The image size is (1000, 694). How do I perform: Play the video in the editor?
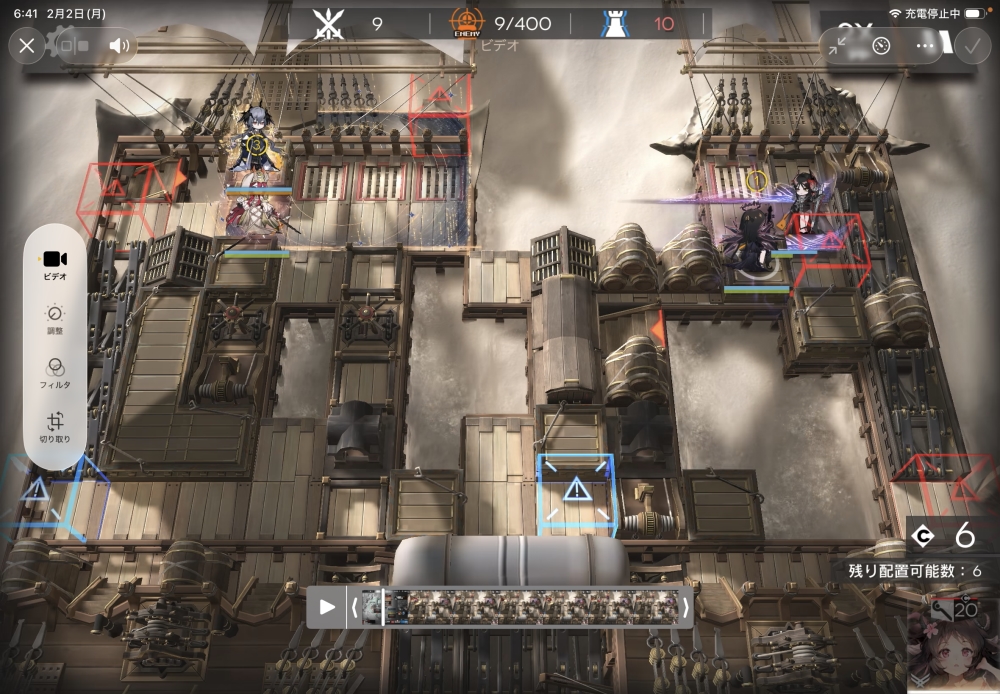coord(327,606)
